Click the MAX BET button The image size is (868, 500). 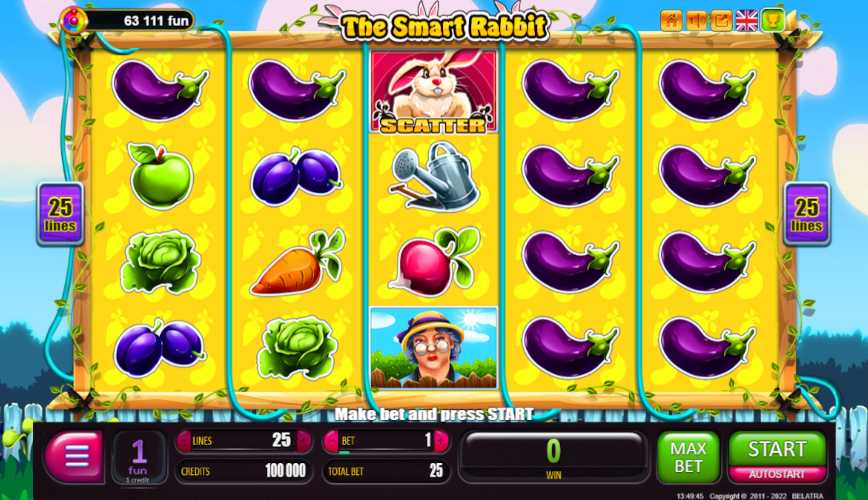[687, 458]
